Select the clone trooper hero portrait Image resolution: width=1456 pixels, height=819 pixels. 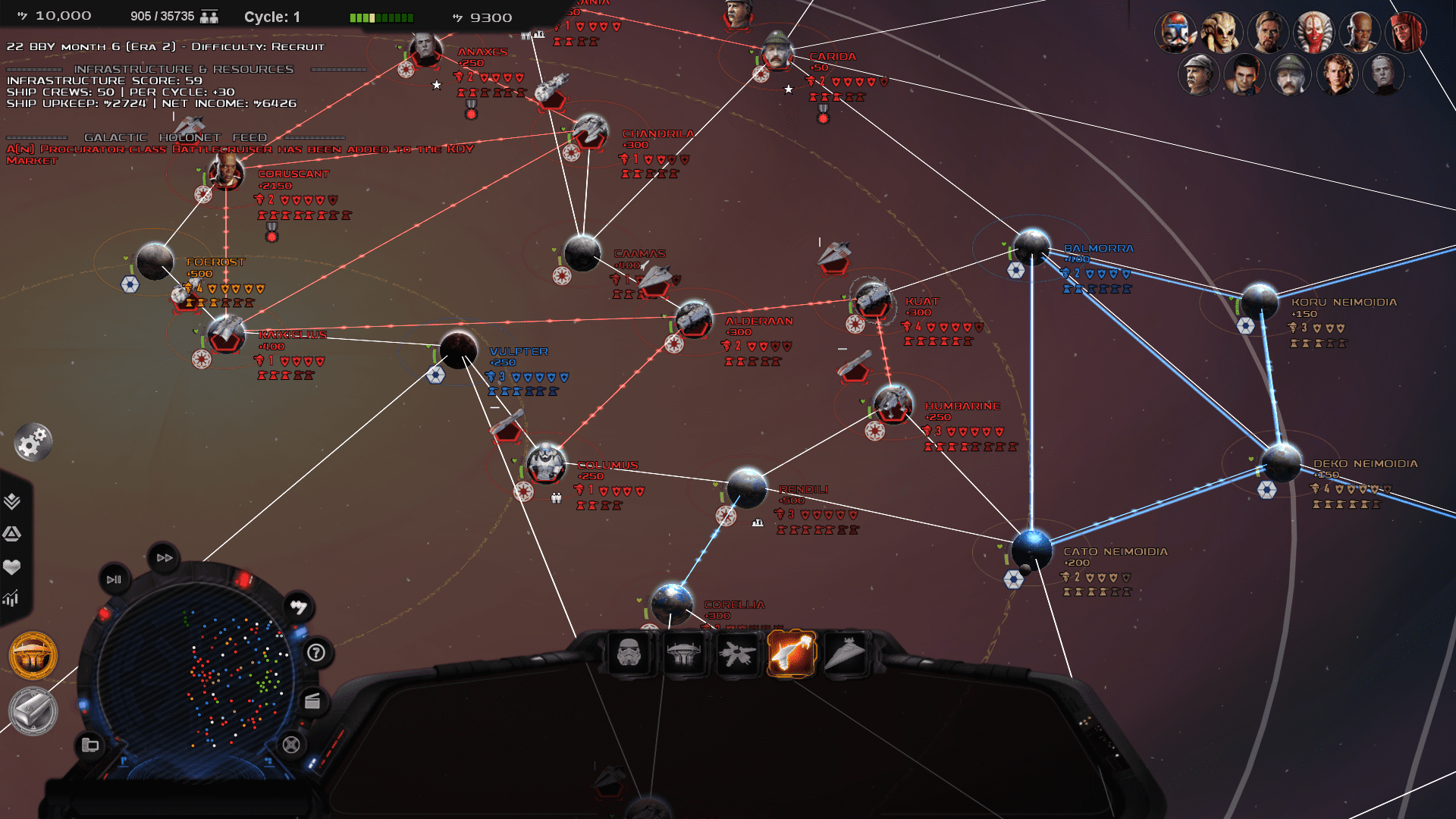[x=1175, y=33]
